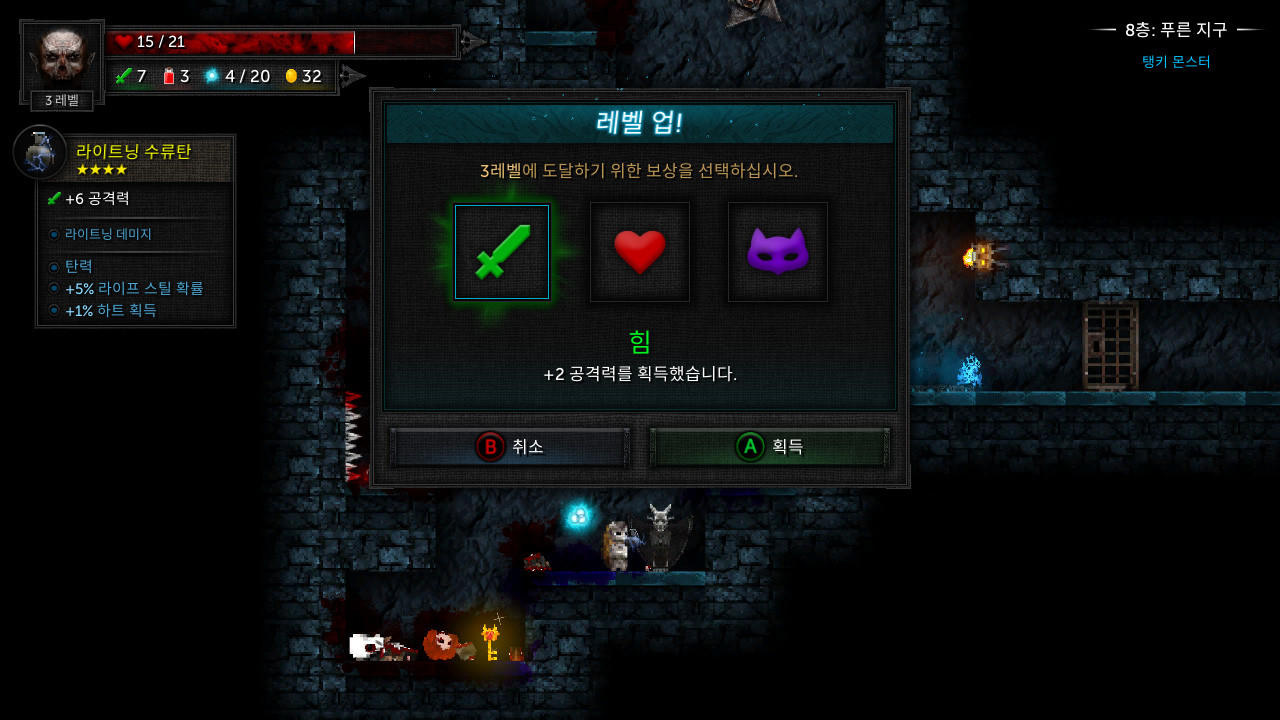Select the green sword strength reward
The height and width of the screenshot is (720, 1280).
tap(501, 251)
